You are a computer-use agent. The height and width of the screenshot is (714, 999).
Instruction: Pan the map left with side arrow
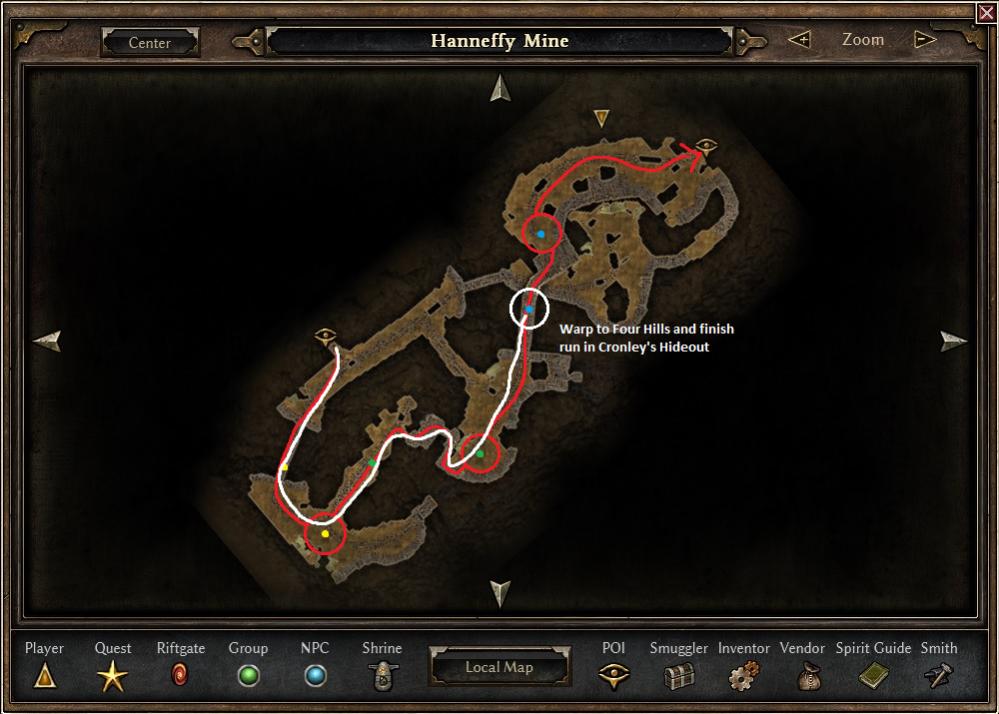pos(47,341)
